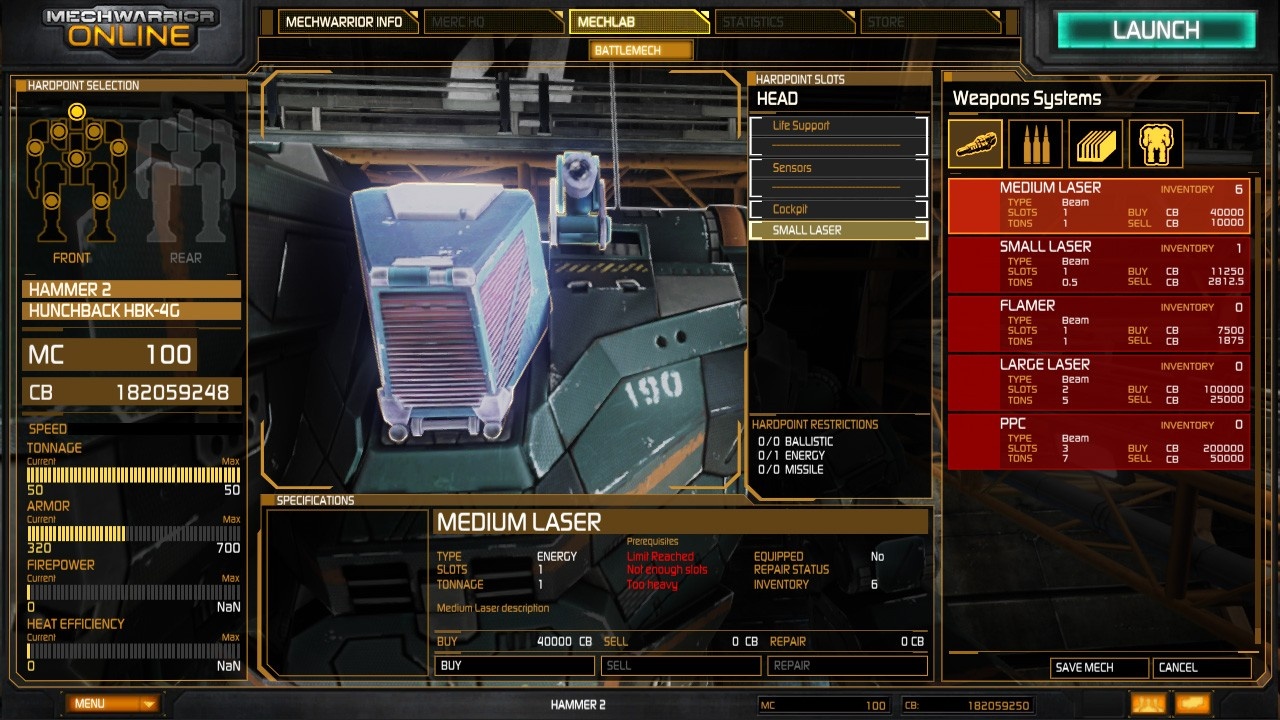The height and width of the screenshot is (720, 1280).
Task: Show the ammunition category with bullets icon
Action: pos(1035,144)
